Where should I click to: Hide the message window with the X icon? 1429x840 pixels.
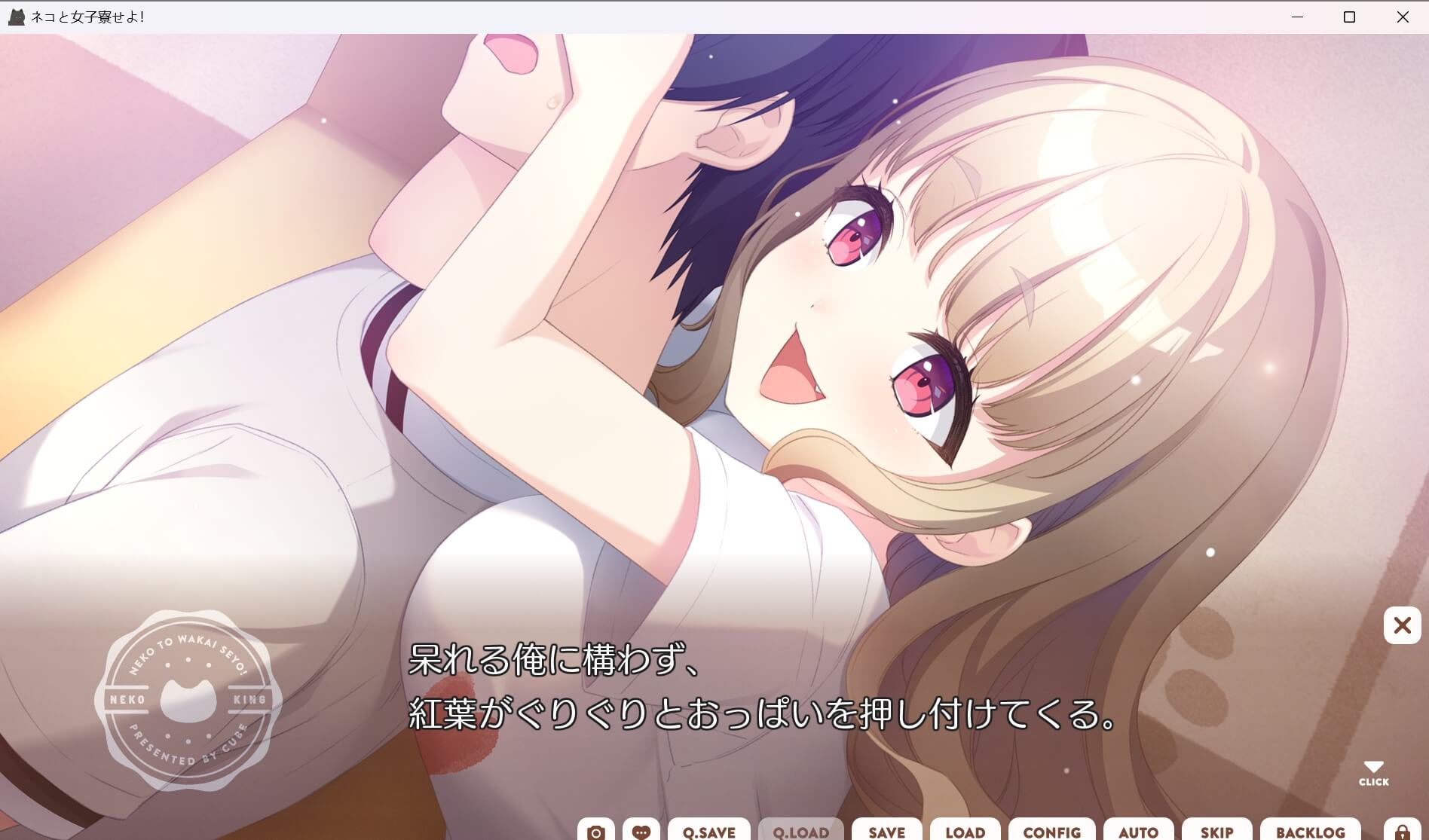click(x=1403, y=625)
